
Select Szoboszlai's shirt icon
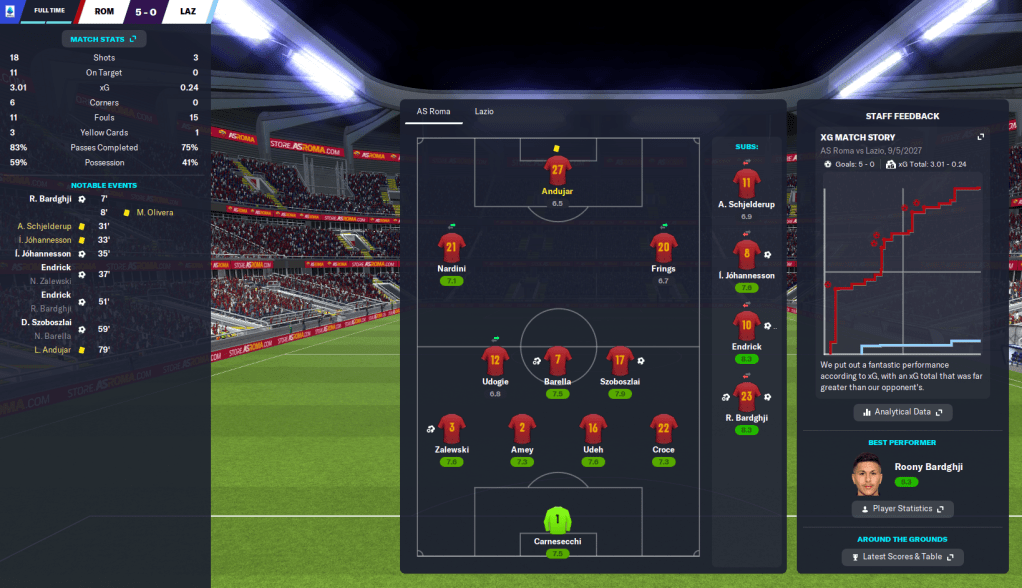(620, 360)
